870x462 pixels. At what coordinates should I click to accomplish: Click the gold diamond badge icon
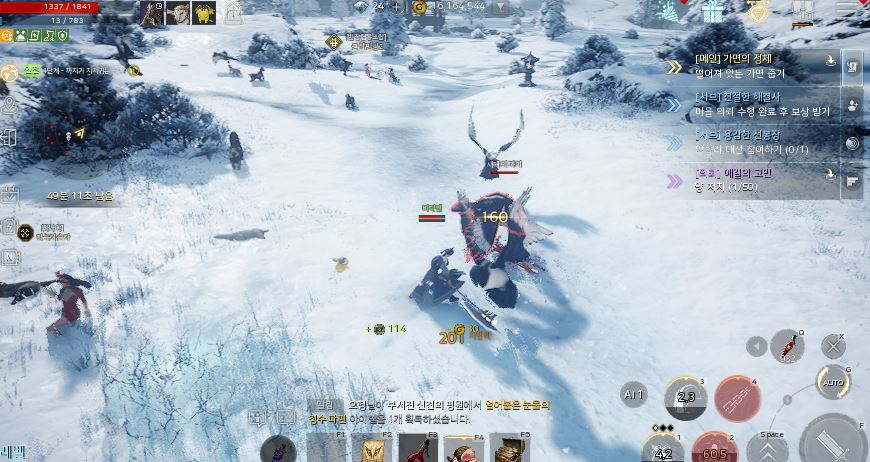coord(758,11)
